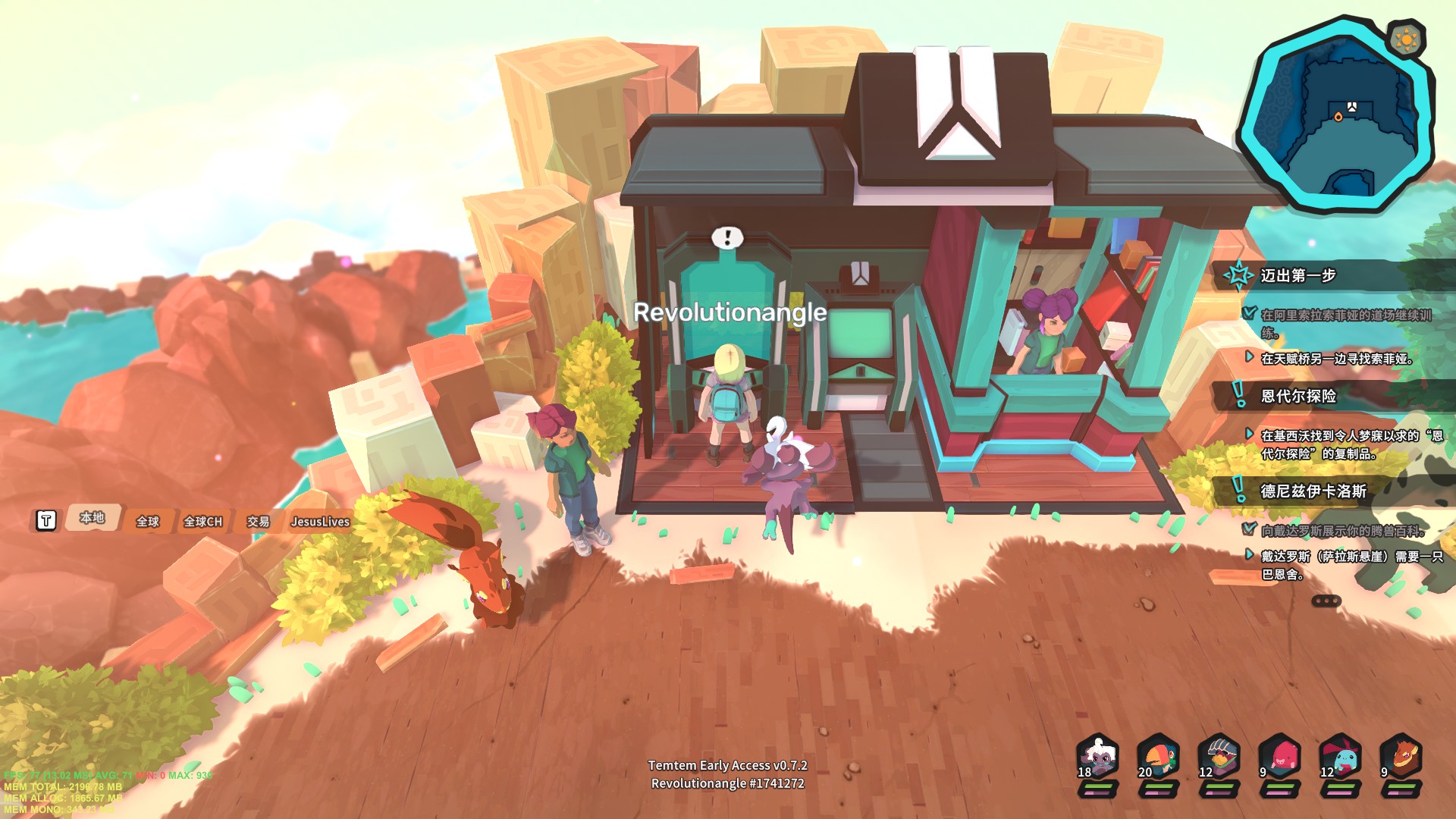This screenshot has height=819, width=1456.
Task: Select the 迈出第一步 quest header
Action: [1298, 275]
